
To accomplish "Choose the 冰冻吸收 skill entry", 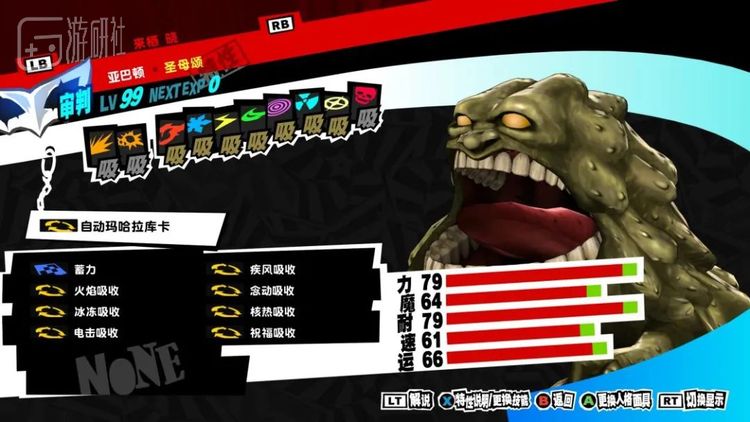I will [96, 311].
